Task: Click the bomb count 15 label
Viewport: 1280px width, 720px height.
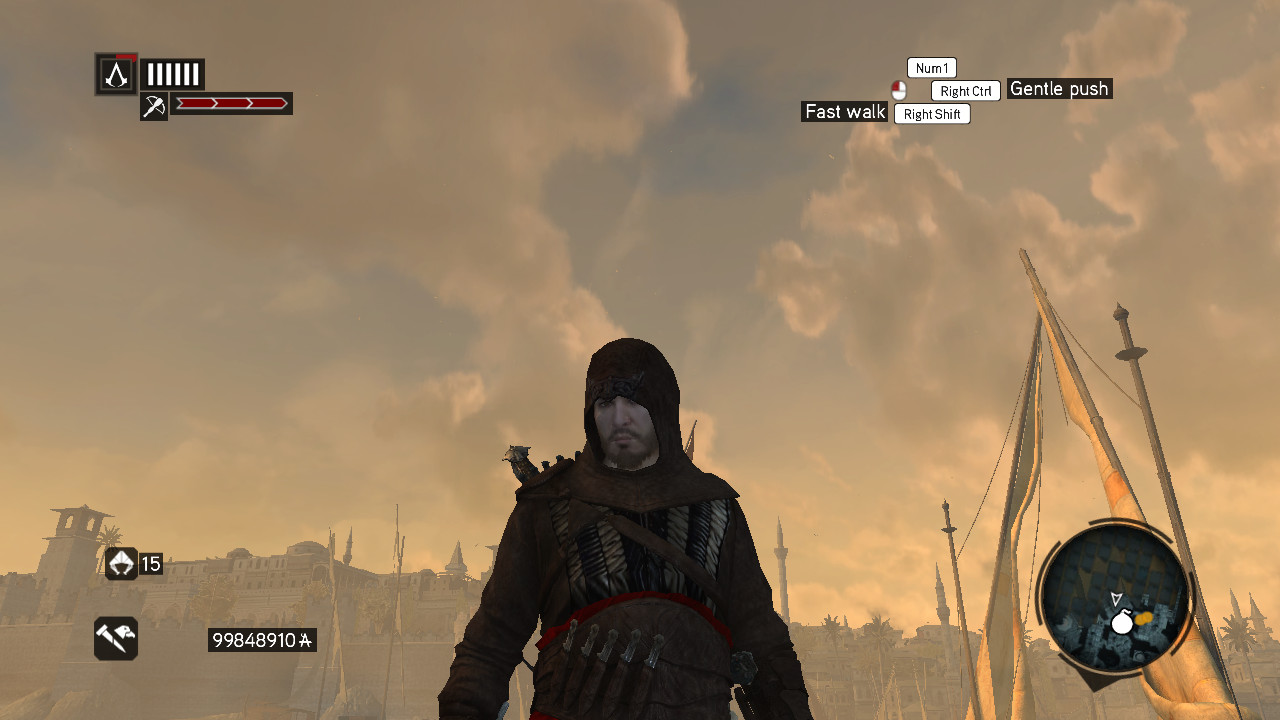Action: [x=152, y=564]
